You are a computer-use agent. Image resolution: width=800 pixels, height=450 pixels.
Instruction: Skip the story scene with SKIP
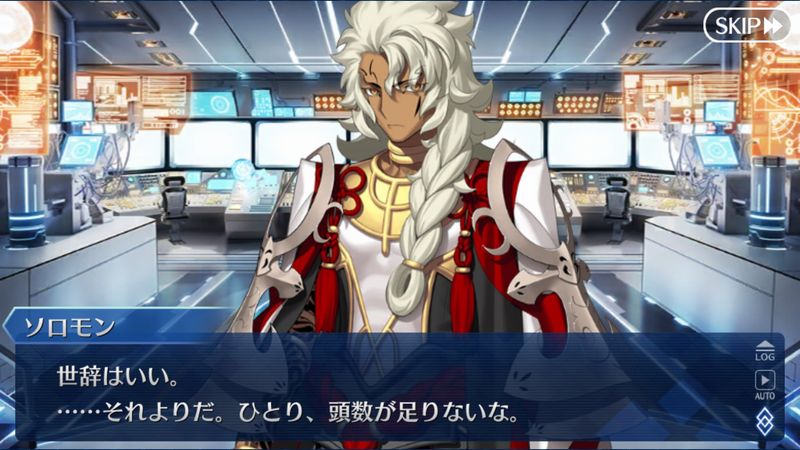pyautogui.click(x=745, y=26)
